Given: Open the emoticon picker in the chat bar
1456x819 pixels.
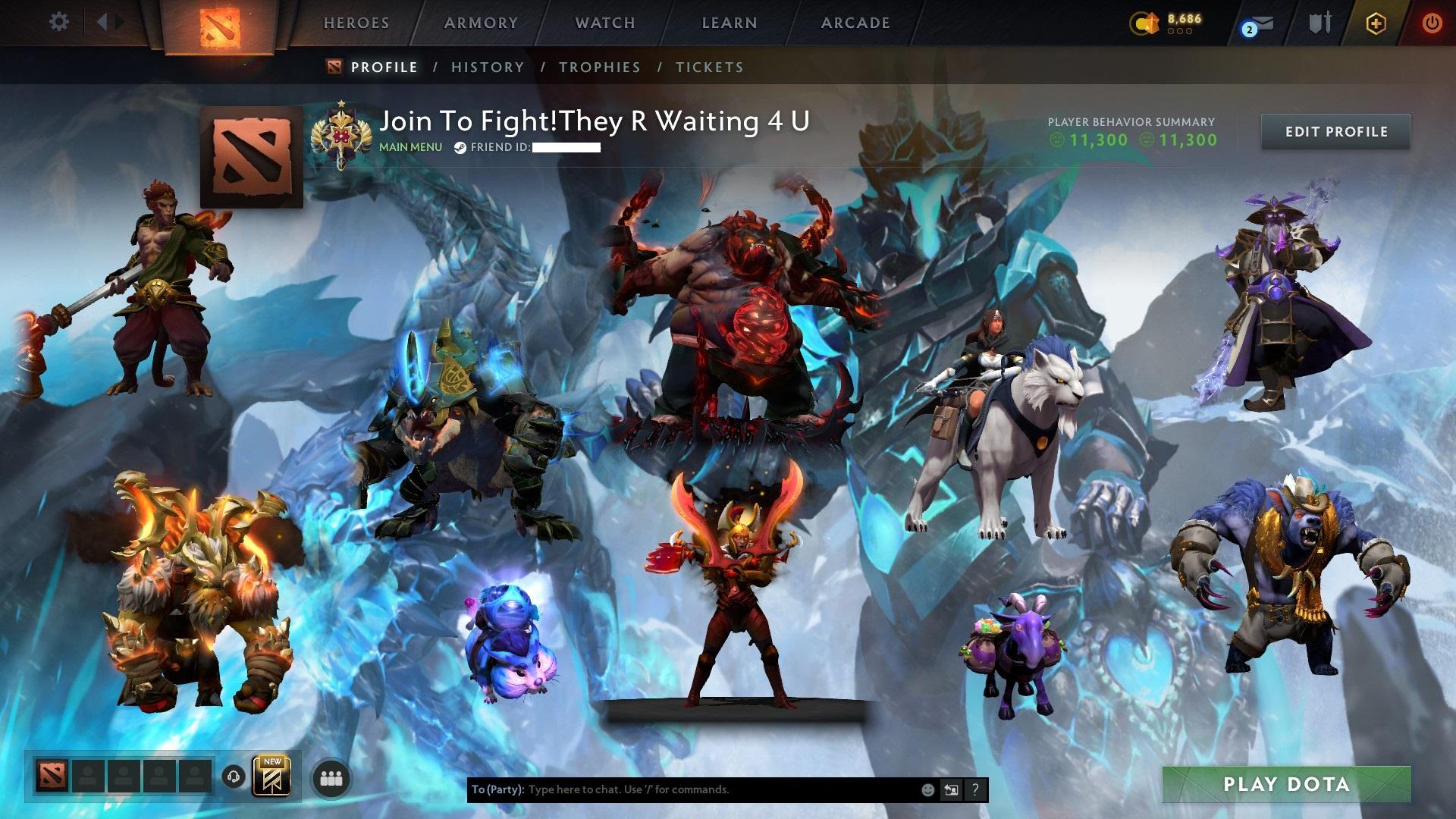Looking at the screenshot, I should tap(927, 789).
